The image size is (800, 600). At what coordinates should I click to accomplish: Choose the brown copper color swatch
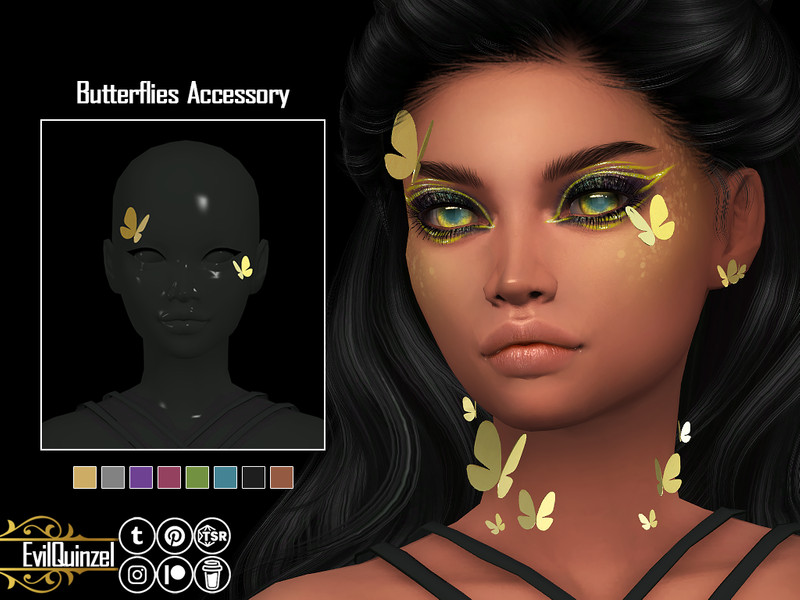coord(281,477)
